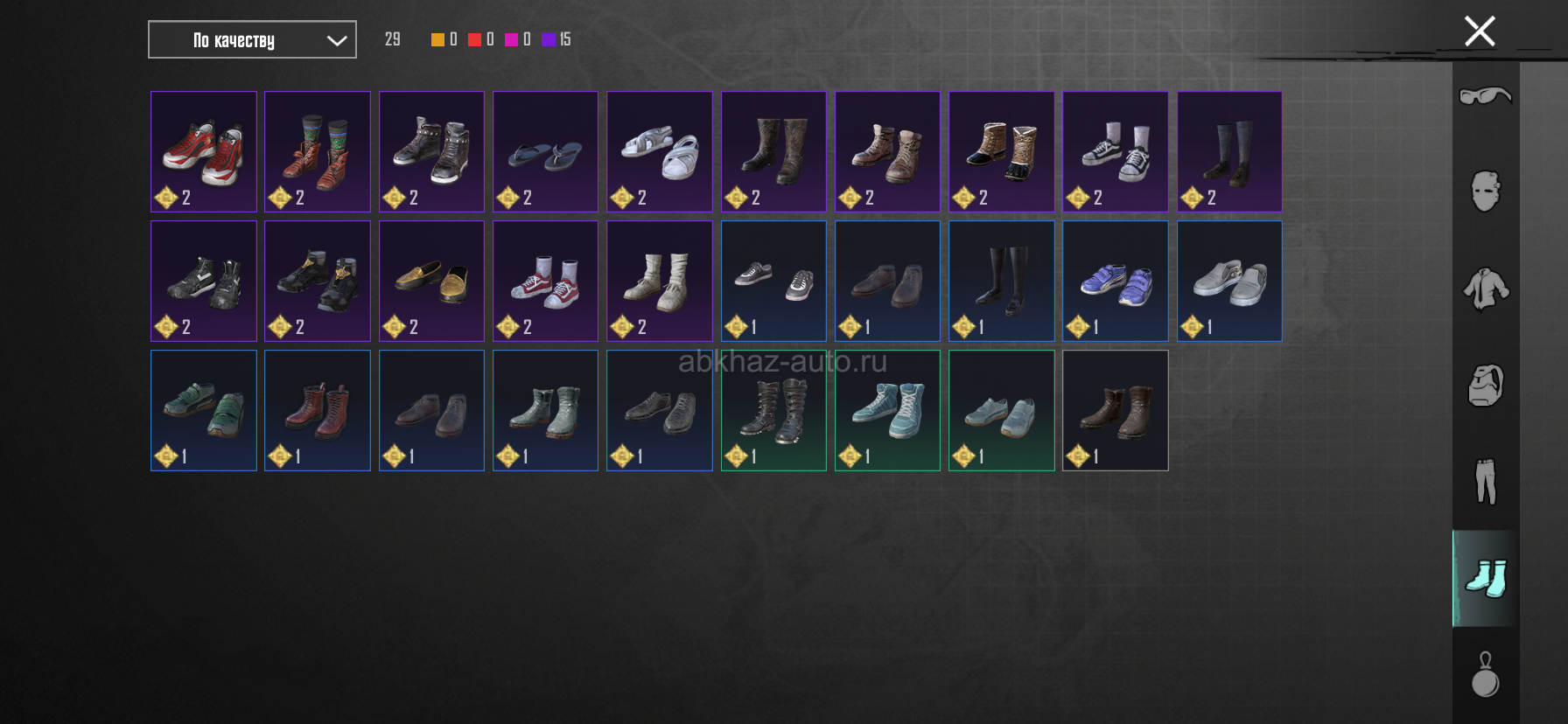Image resolution: width=1568 pixels, height=724 pixels.
Task: Select the red sneakers with white socks
Action: 545,281
